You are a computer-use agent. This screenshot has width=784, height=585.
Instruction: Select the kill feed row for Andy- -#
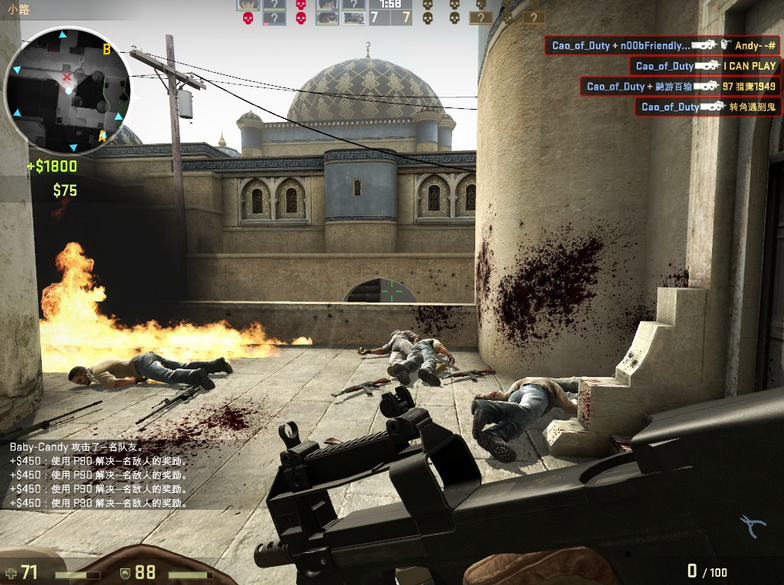coord(663,45)
